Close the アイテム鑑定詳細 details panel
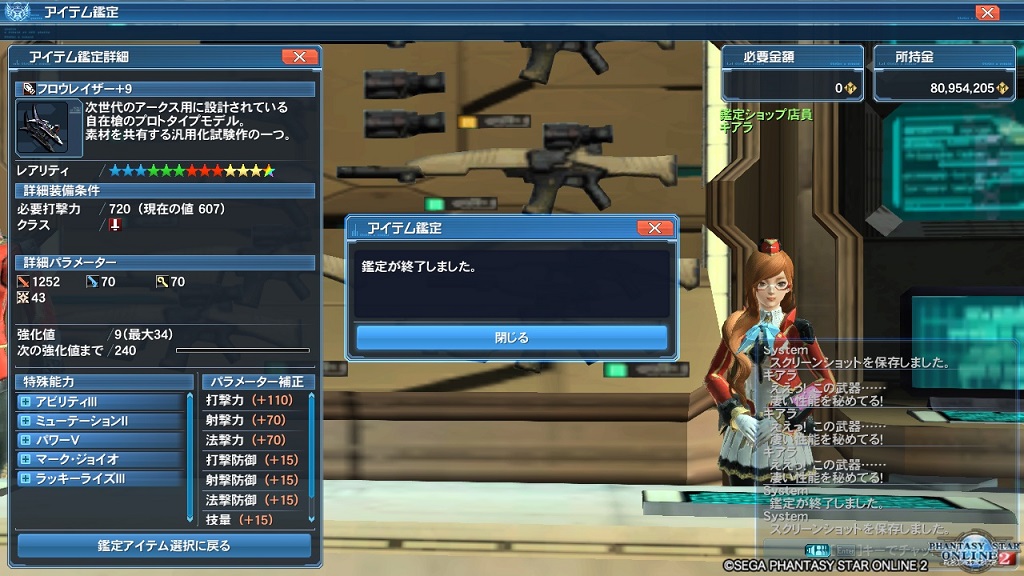Image resolution: width=1024 pixels, height=576 pixels. (x=299, y=57)
